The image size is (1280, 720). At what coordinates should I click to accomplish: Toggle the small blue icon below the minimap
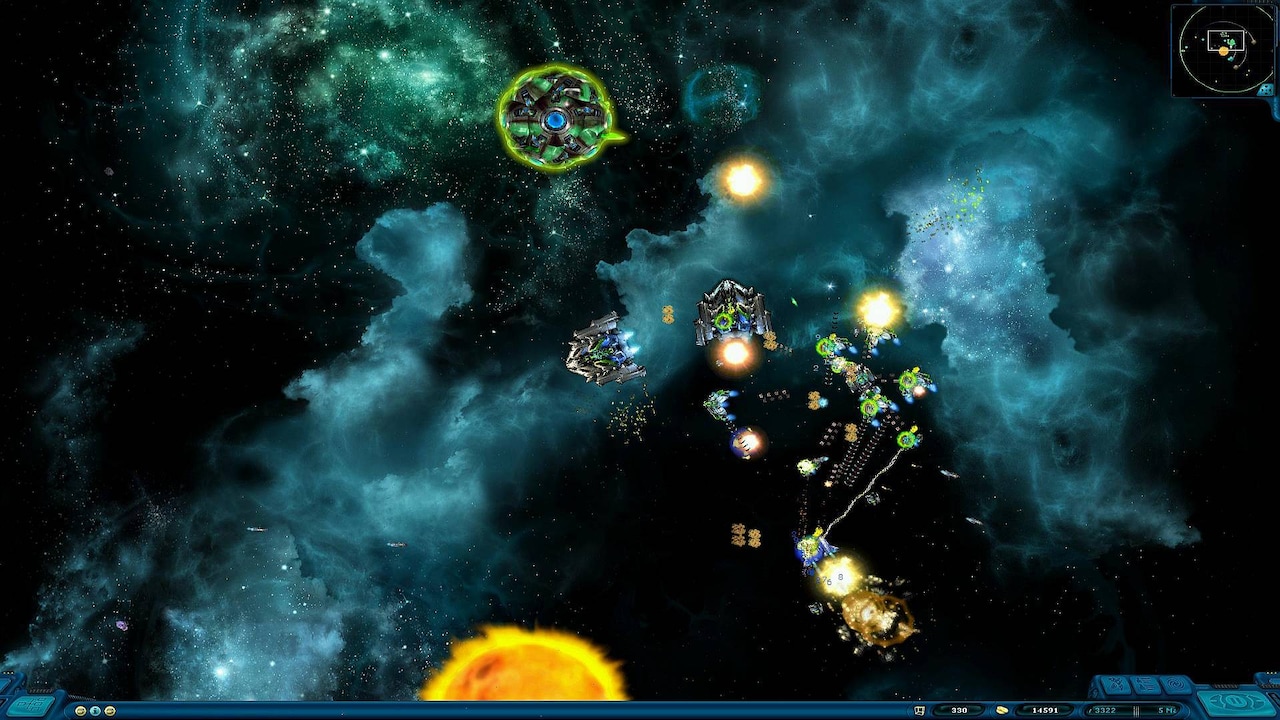[1265, 90]
